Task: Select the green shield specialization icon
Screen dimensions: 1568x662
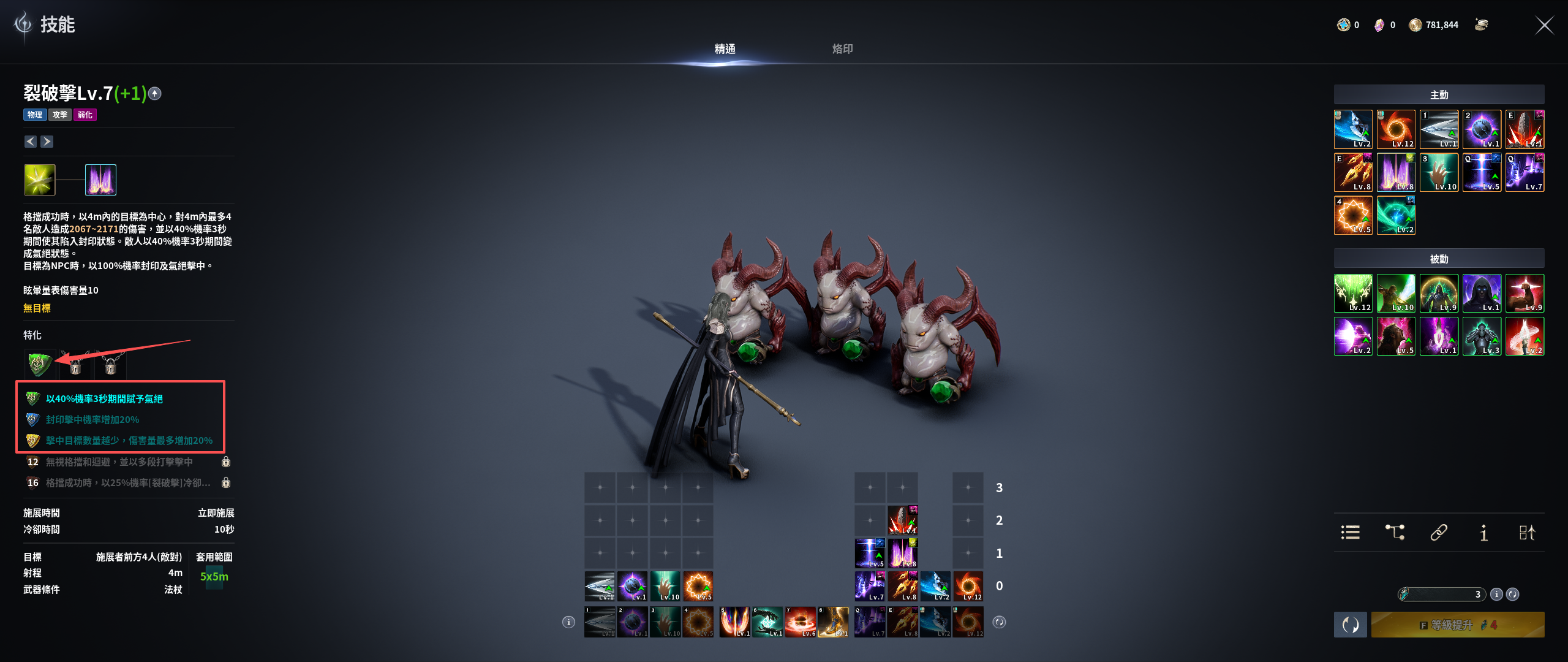Action: pos(39,364)
